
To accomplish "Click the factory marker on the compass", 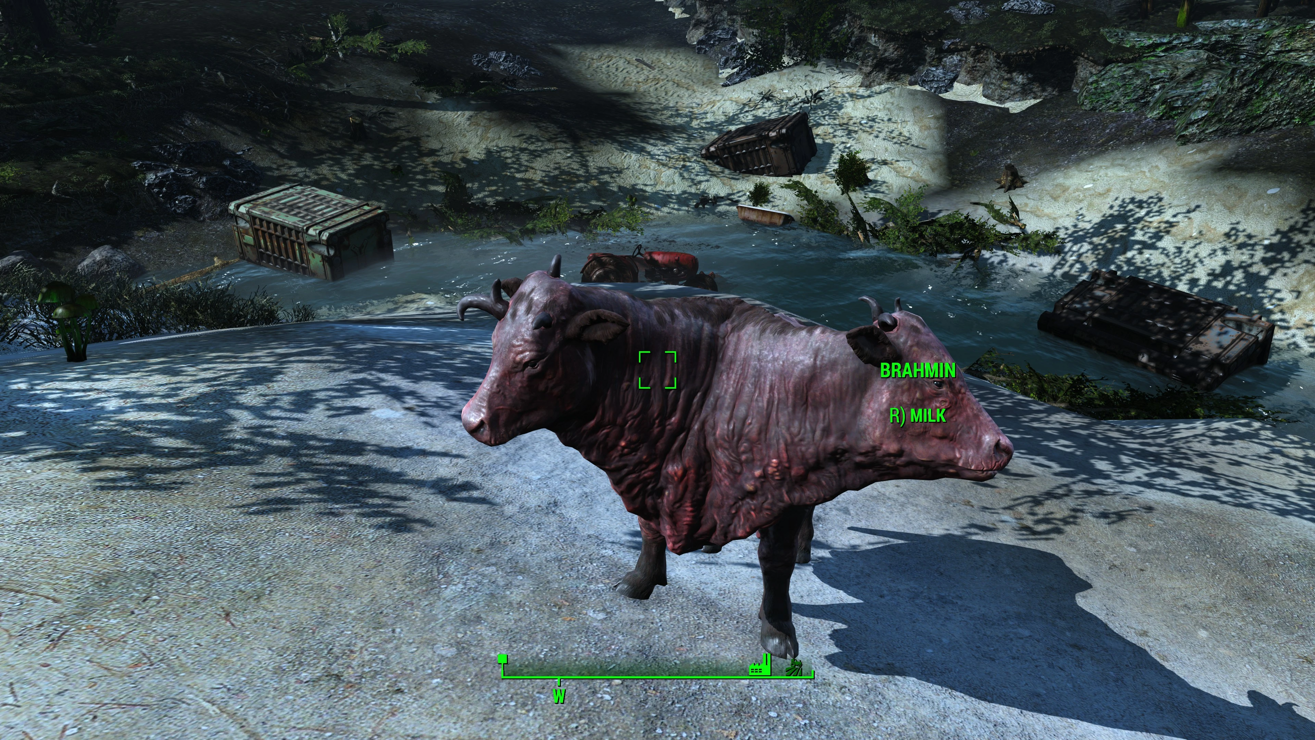I will pos(760,665).
